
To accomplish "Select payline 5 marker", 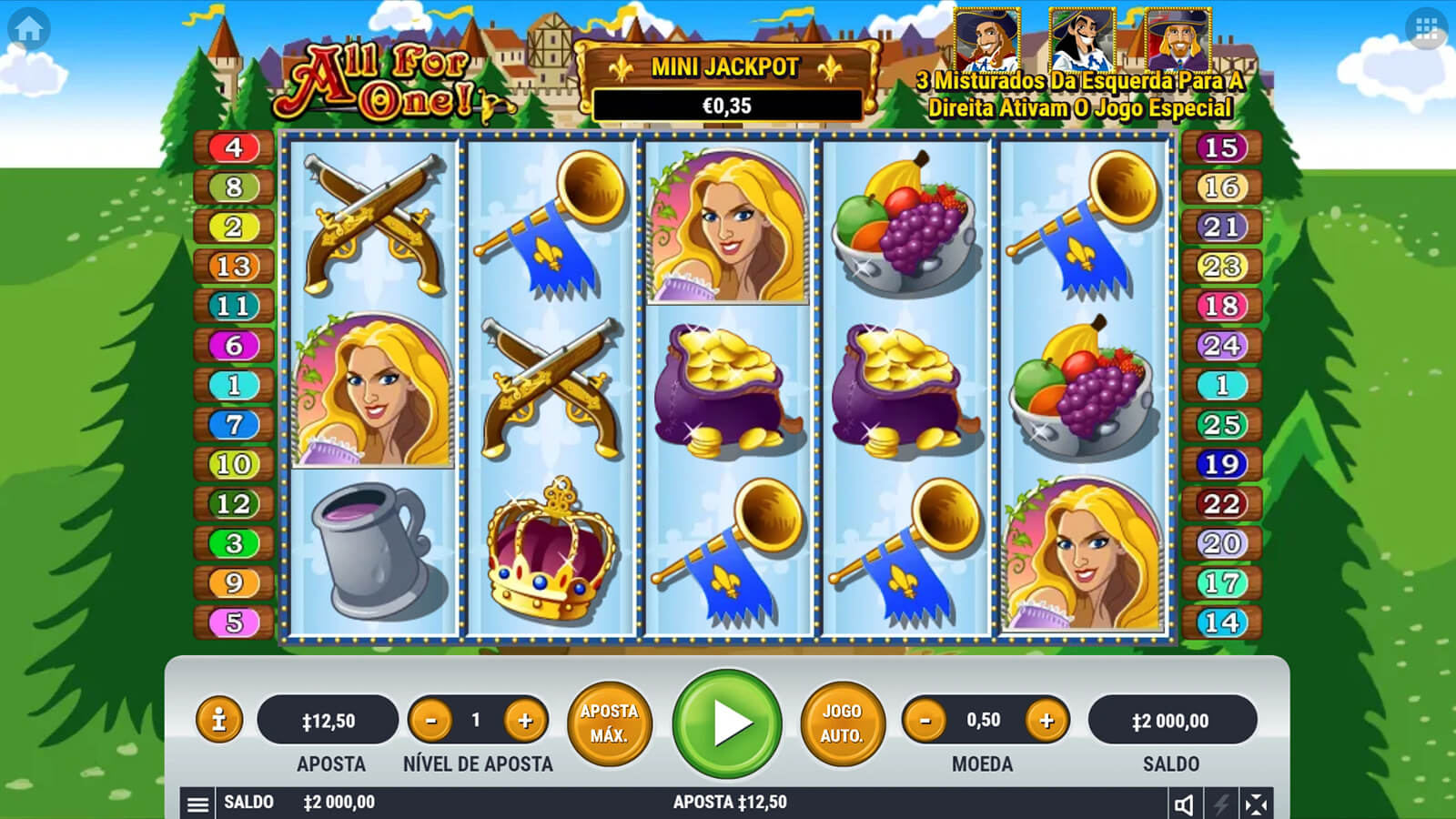I will pos(234,622).
